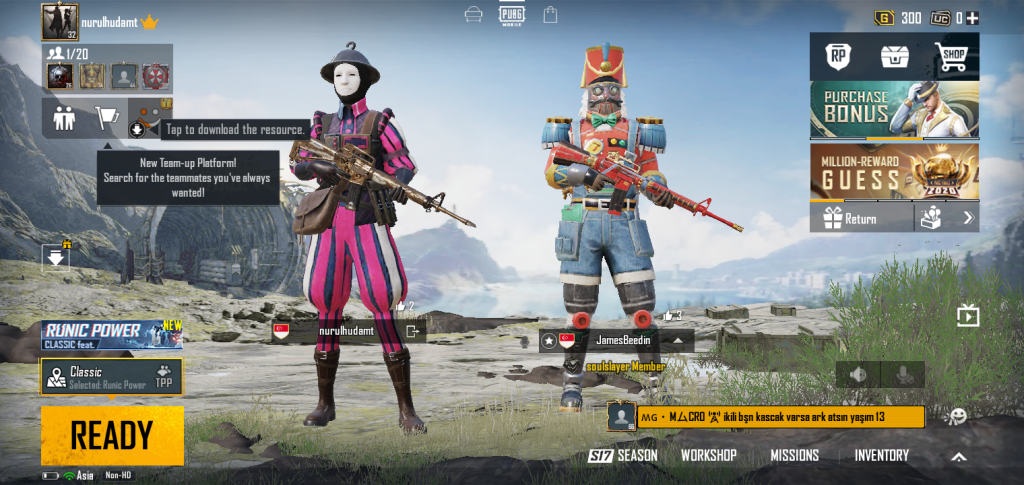Open the Classic mode selection panel
This screenshot has width=1024, height=485.
(x=95, y=377)
